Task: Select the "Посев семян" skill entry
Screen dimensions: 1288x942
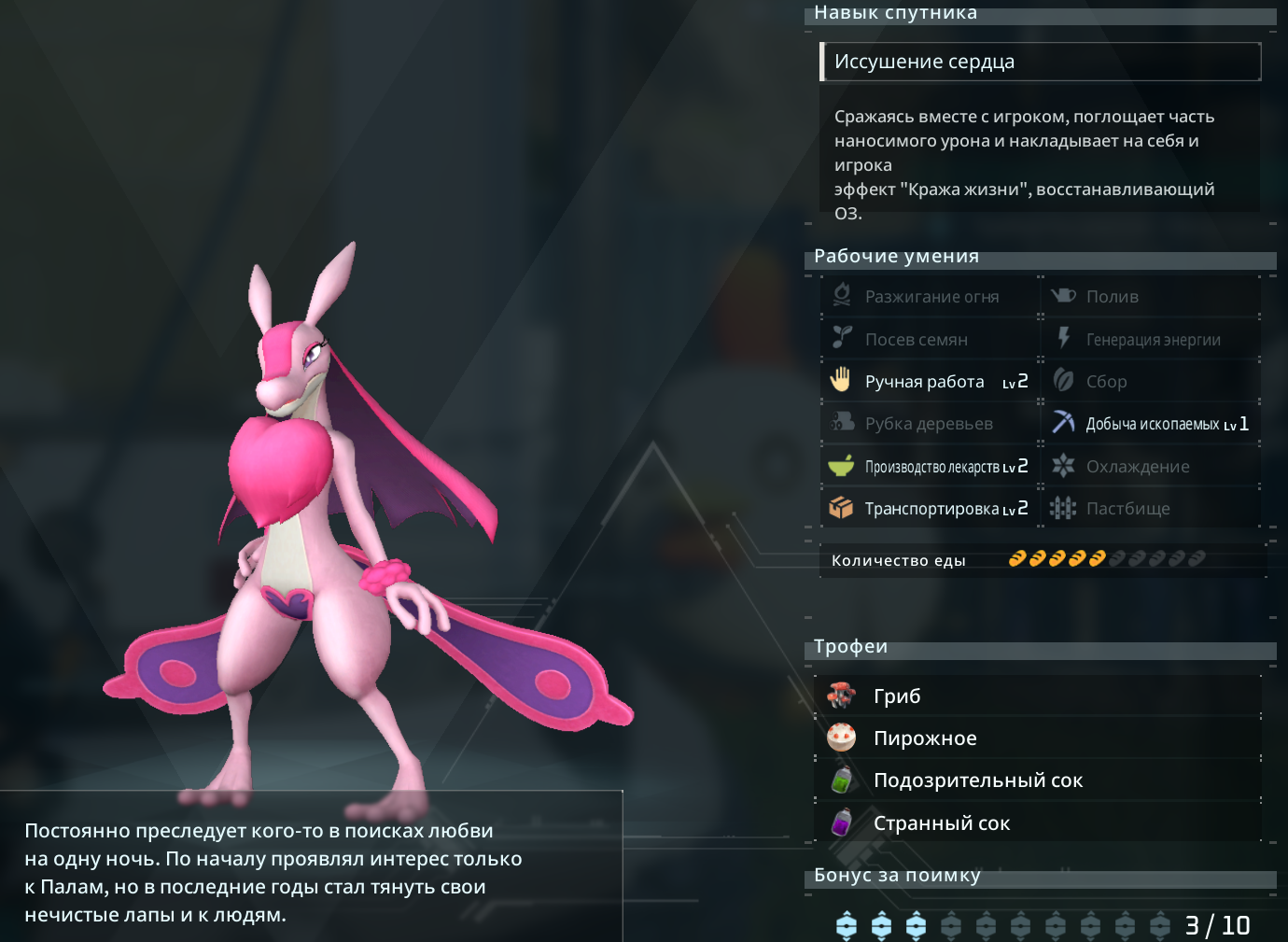Action: [930, 339]
